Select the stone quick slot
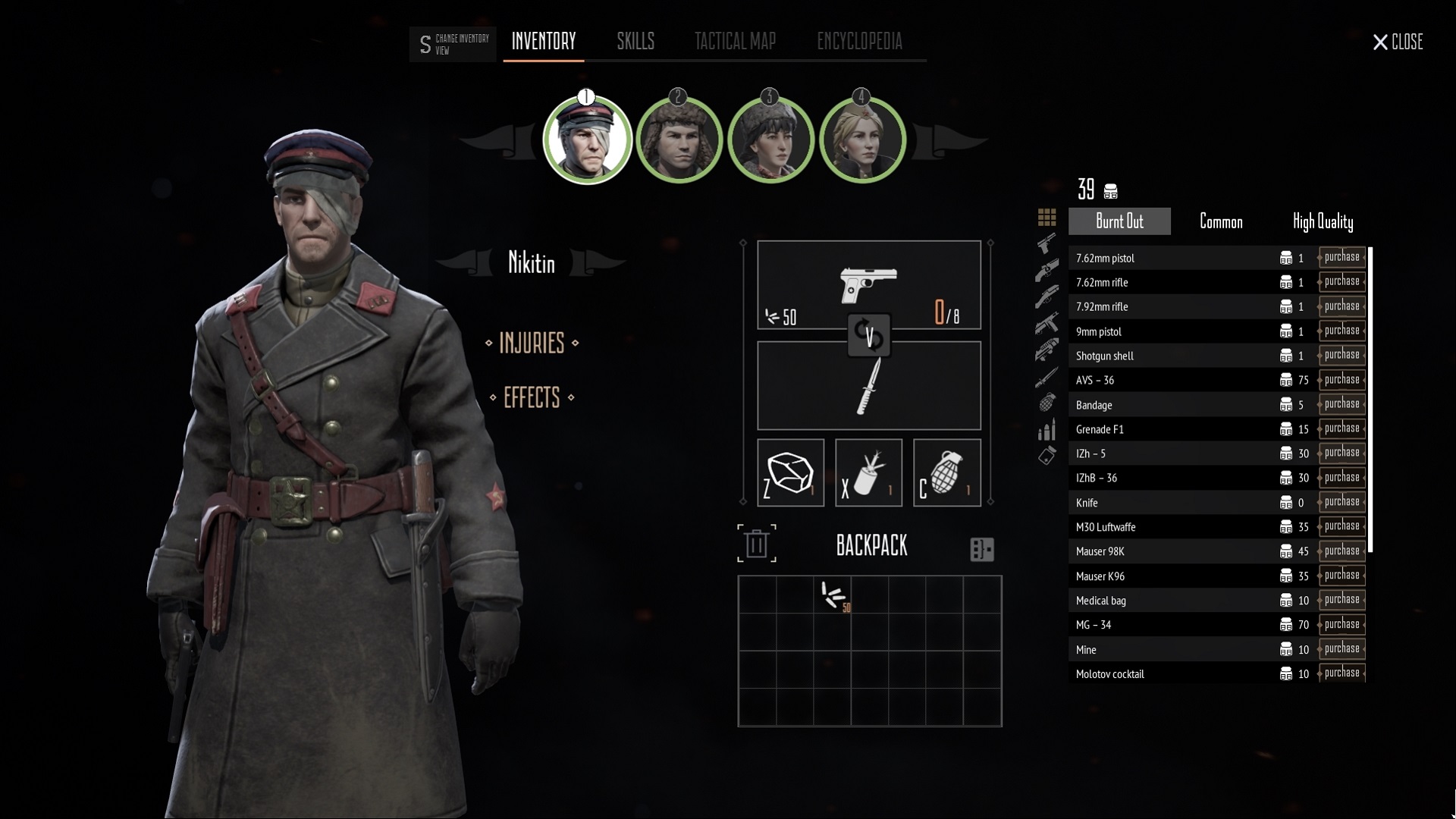 tap(790, 472)
